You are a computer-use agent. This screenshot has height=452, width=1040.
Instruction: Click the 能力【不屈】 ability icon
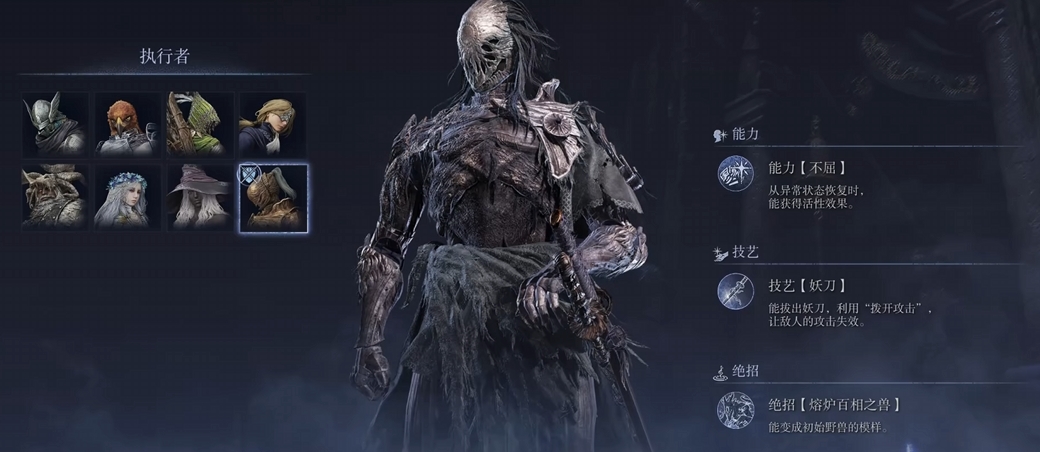(x=734, y=175)
